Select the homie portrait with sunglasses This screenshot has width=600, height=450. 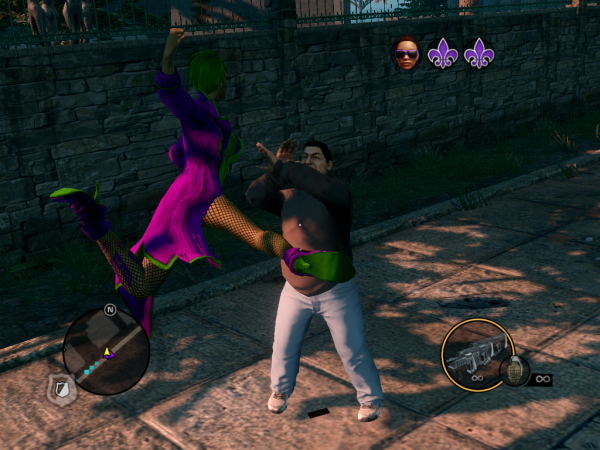click(406, 54)
